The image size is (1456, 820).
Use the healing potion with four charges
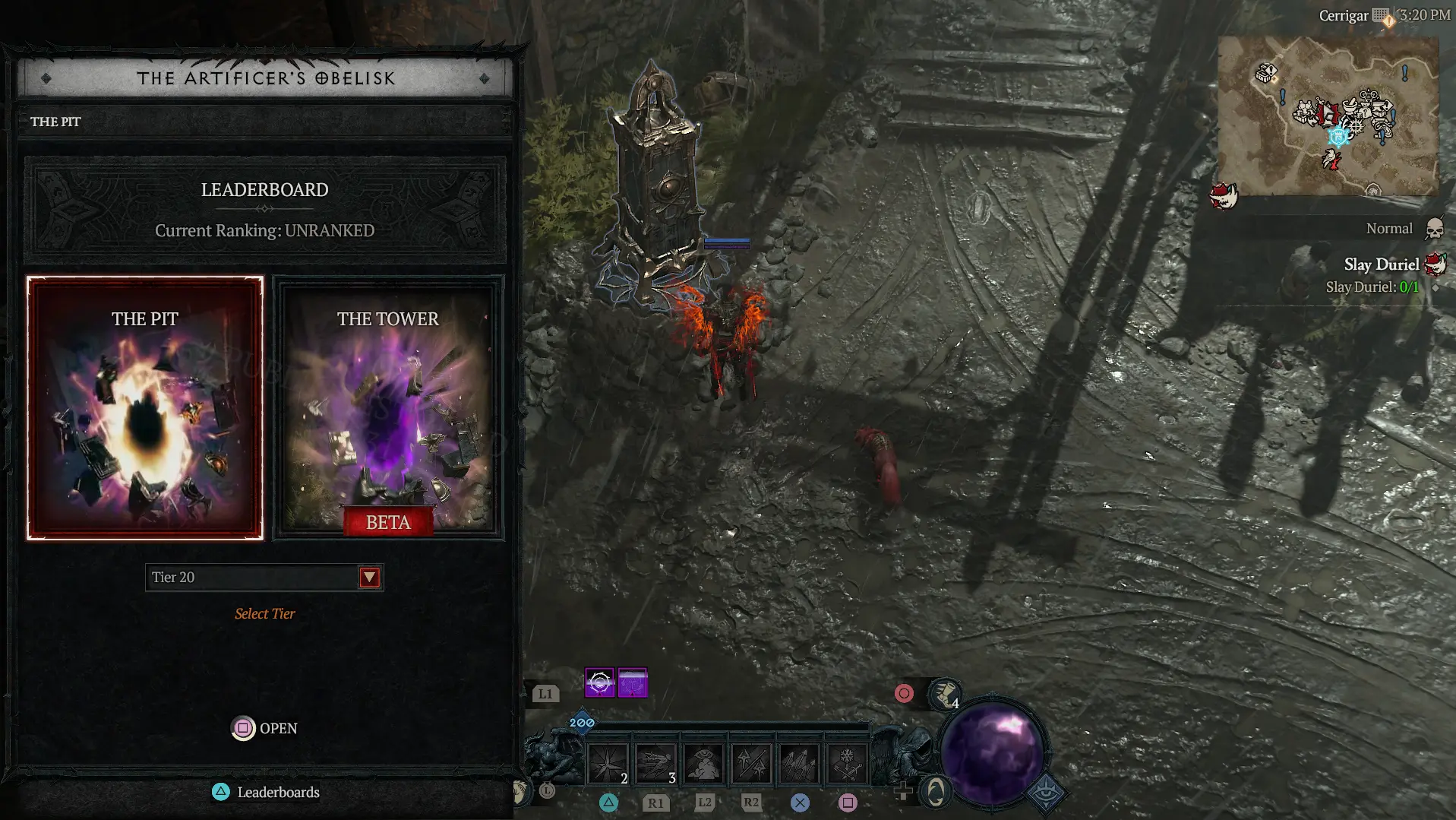(x=945, y=694)
